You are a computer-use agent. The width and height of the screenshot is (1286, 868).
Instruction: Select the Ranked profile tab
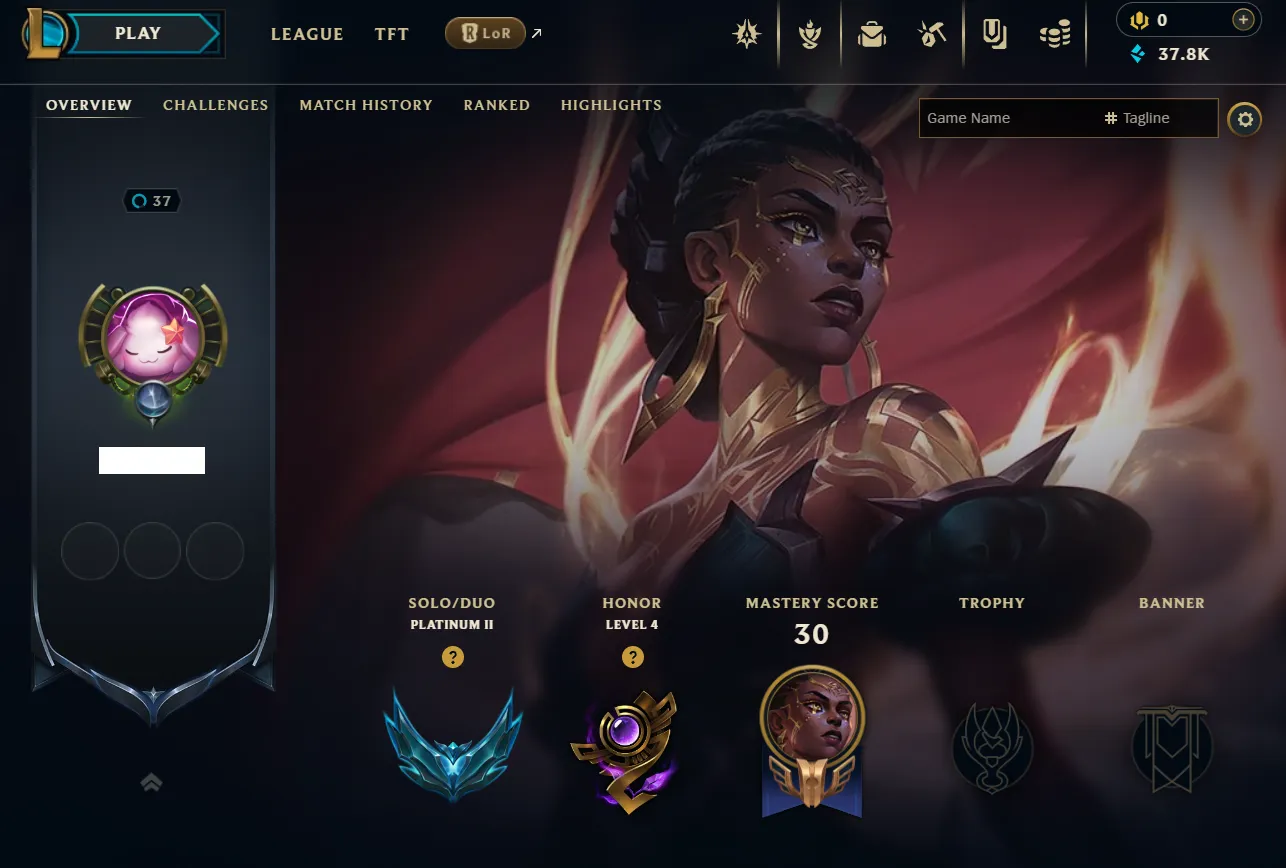click(x=496, y=105)
